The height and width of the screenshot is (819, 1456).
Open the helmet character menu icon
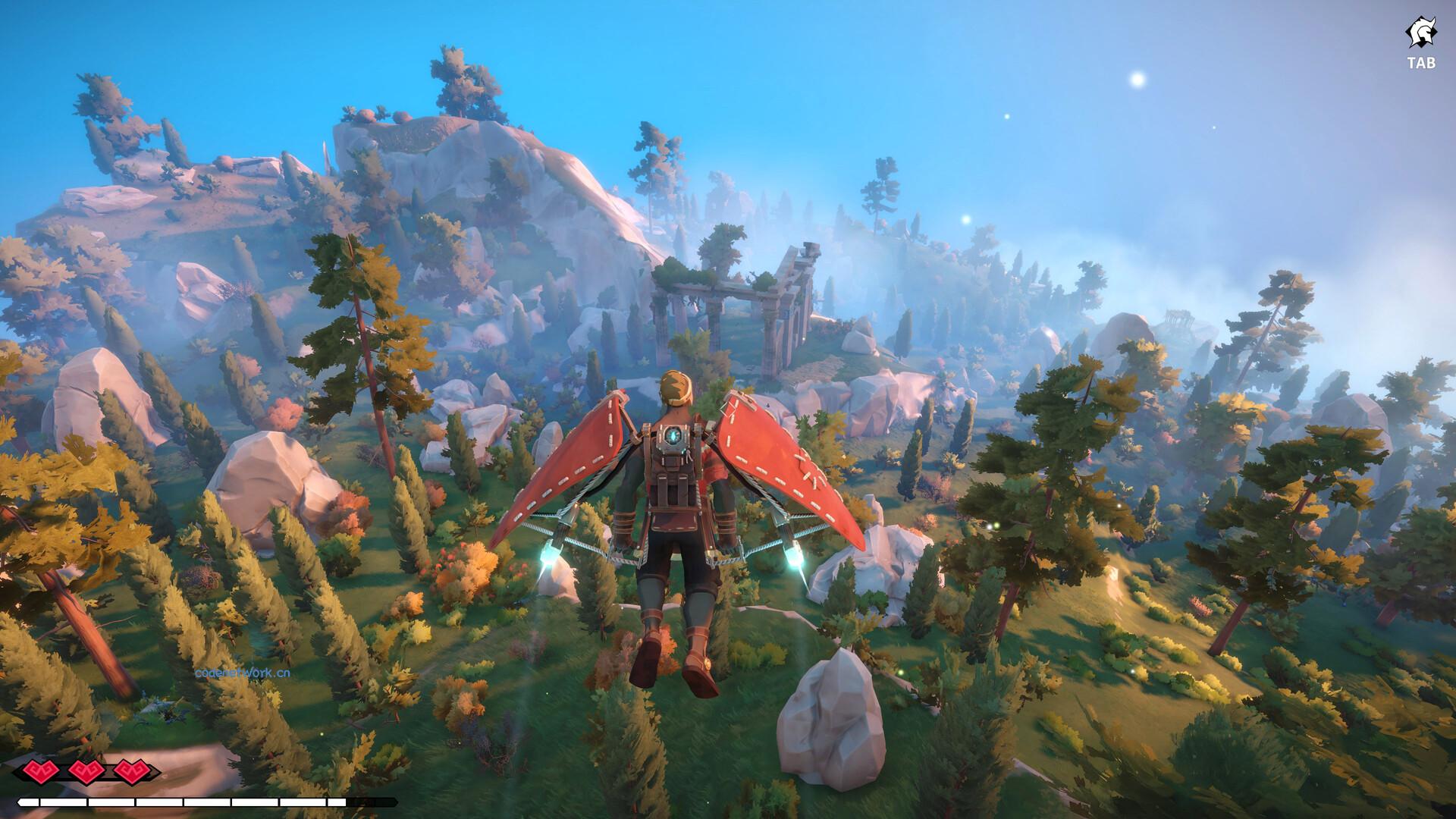click(x=1420, y=35)
